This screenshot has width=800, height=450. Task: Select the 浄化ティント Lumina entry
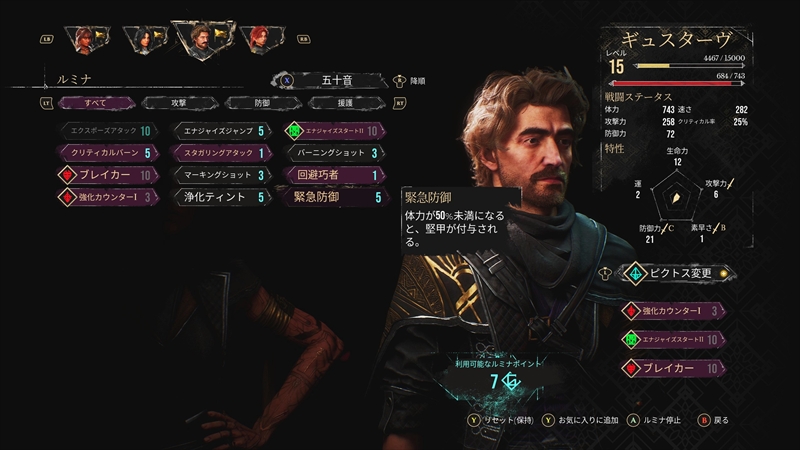[219, 197]
